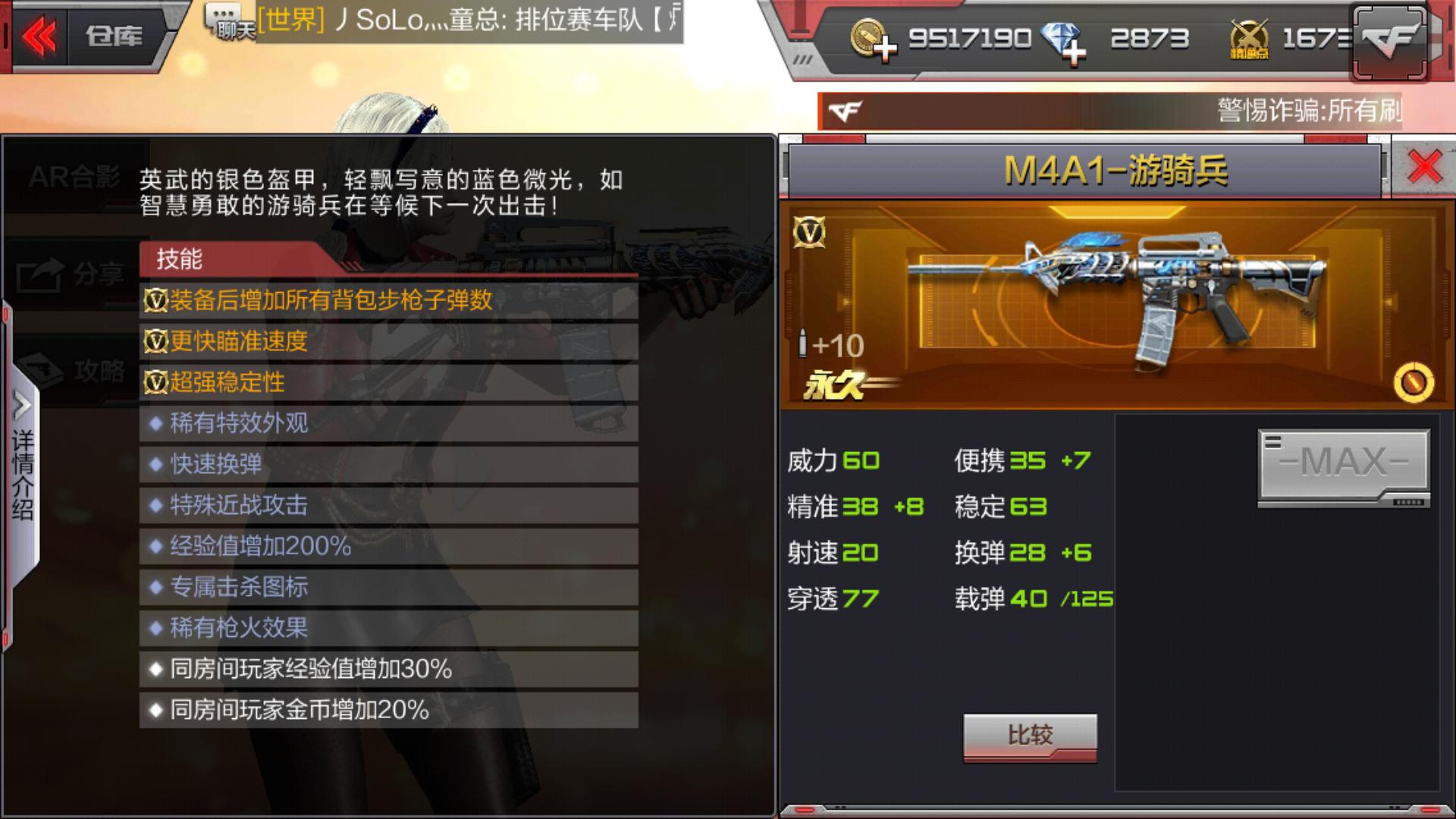Open chat via the 聊天 speech bubble icon

click(x=222, y=20)
